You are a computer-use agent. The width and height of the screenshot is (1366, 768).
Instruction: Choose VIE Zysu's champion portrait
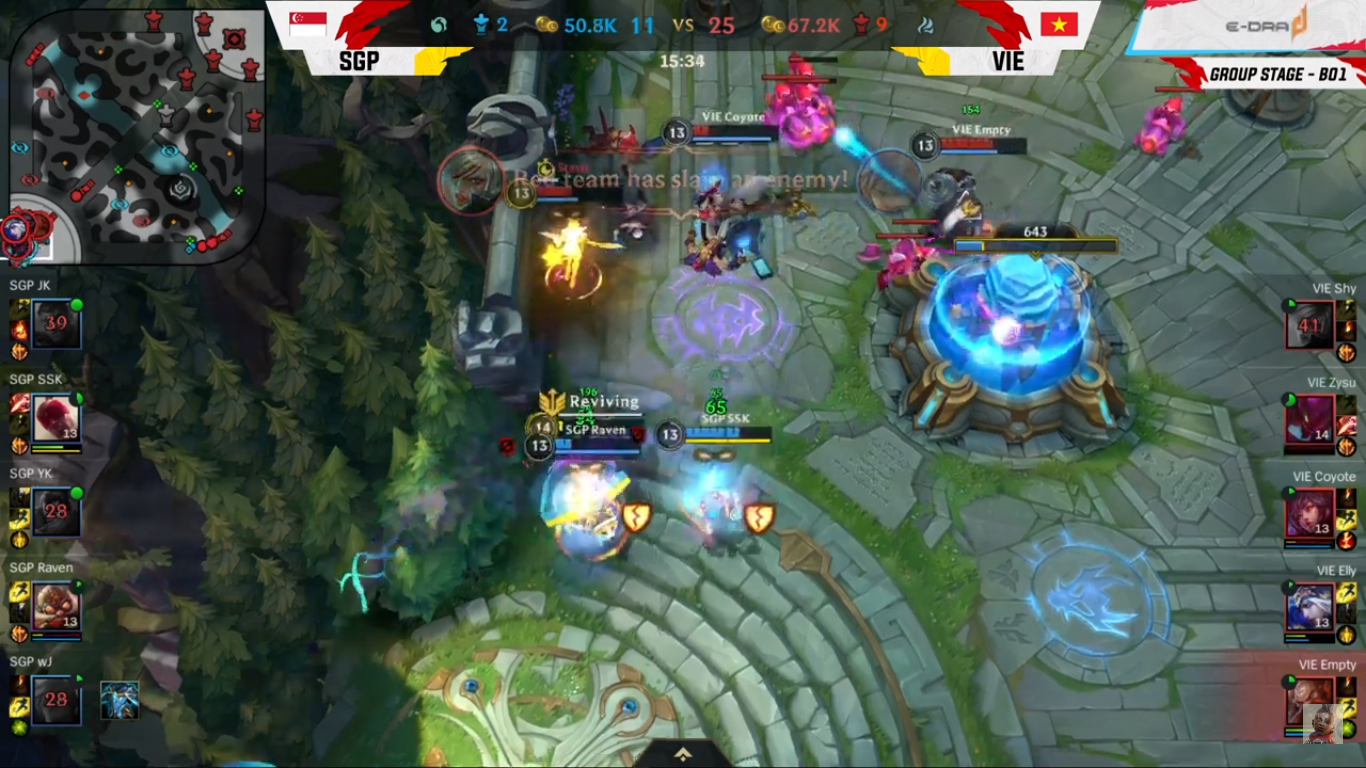tap(1310, 419)
